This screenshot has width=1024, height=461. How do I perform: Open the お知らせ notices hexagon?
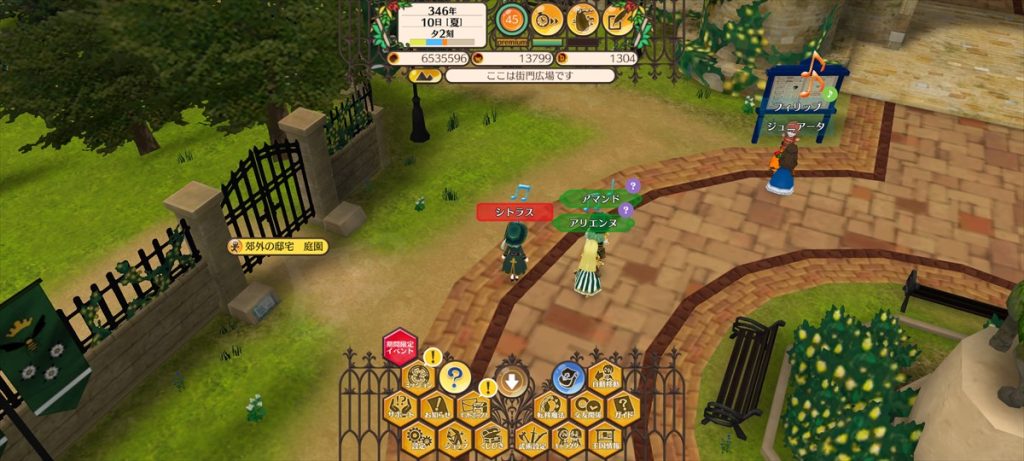436,408
